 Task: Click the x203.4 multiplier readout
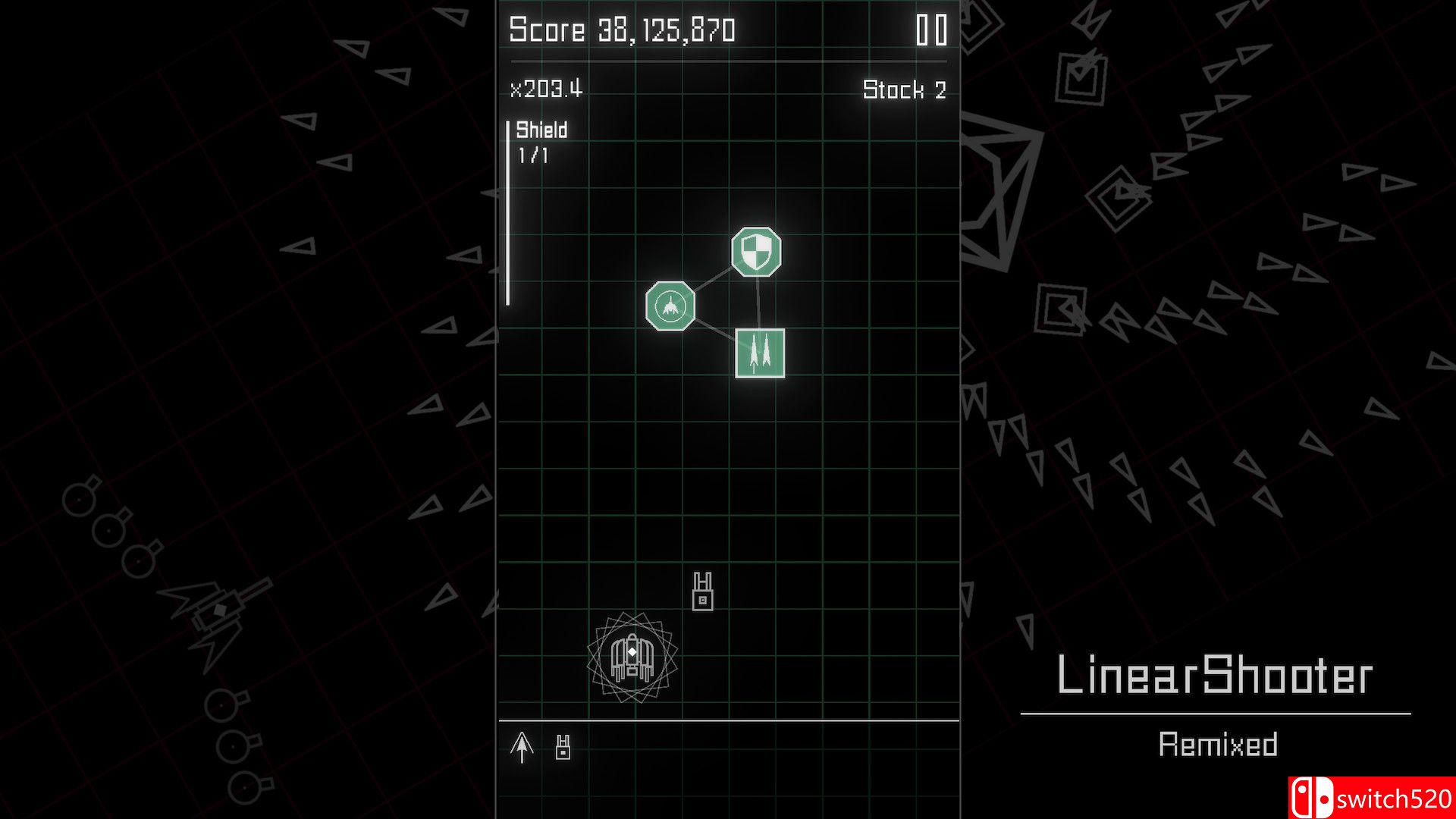(x=544, y=88)
